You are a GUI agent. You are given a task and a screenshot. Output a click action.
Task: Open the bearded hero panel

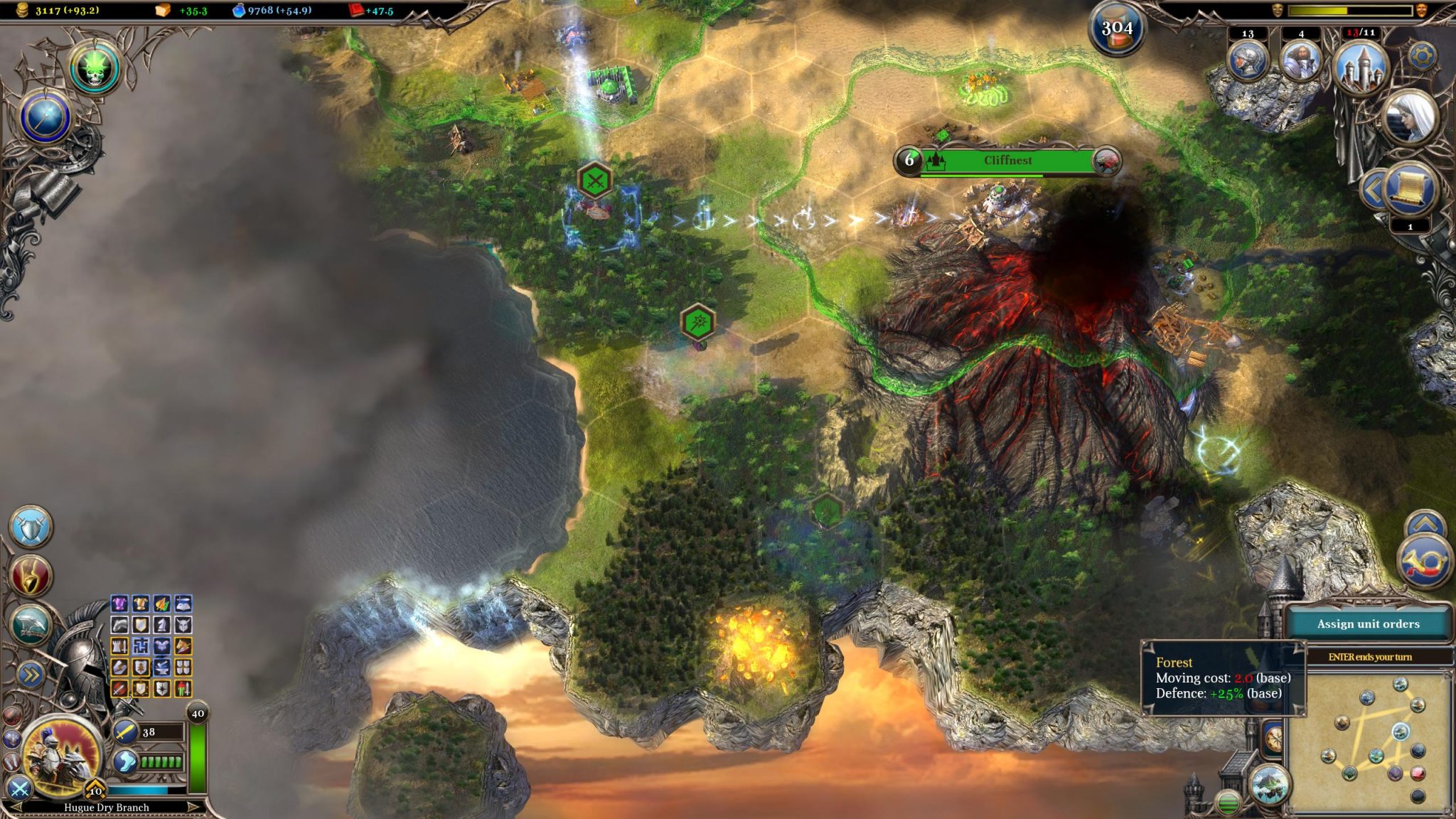[1300, 60]
